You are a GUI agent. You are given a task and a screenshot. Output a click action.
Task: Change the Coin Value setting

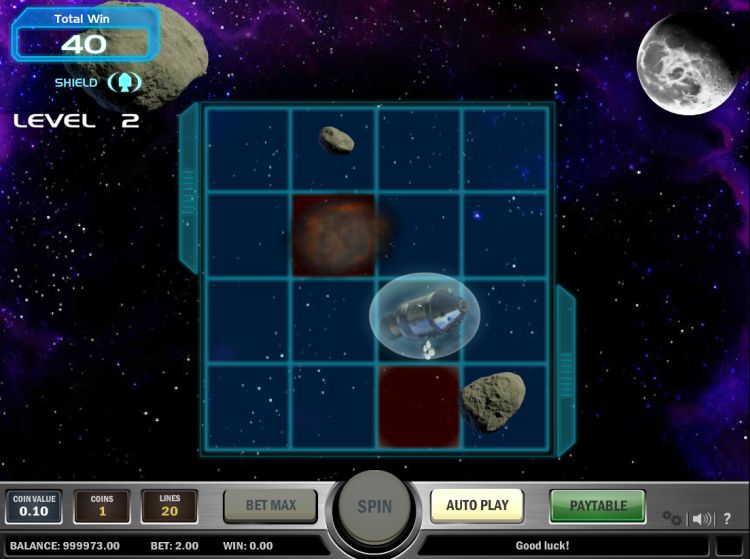[34, 507]
